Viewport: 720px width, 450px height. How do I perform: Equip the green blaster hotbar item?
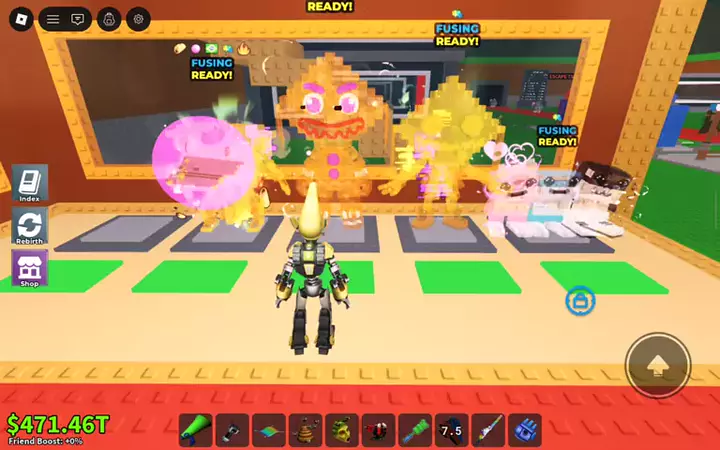pyautogui.click(x=415, y=430)
